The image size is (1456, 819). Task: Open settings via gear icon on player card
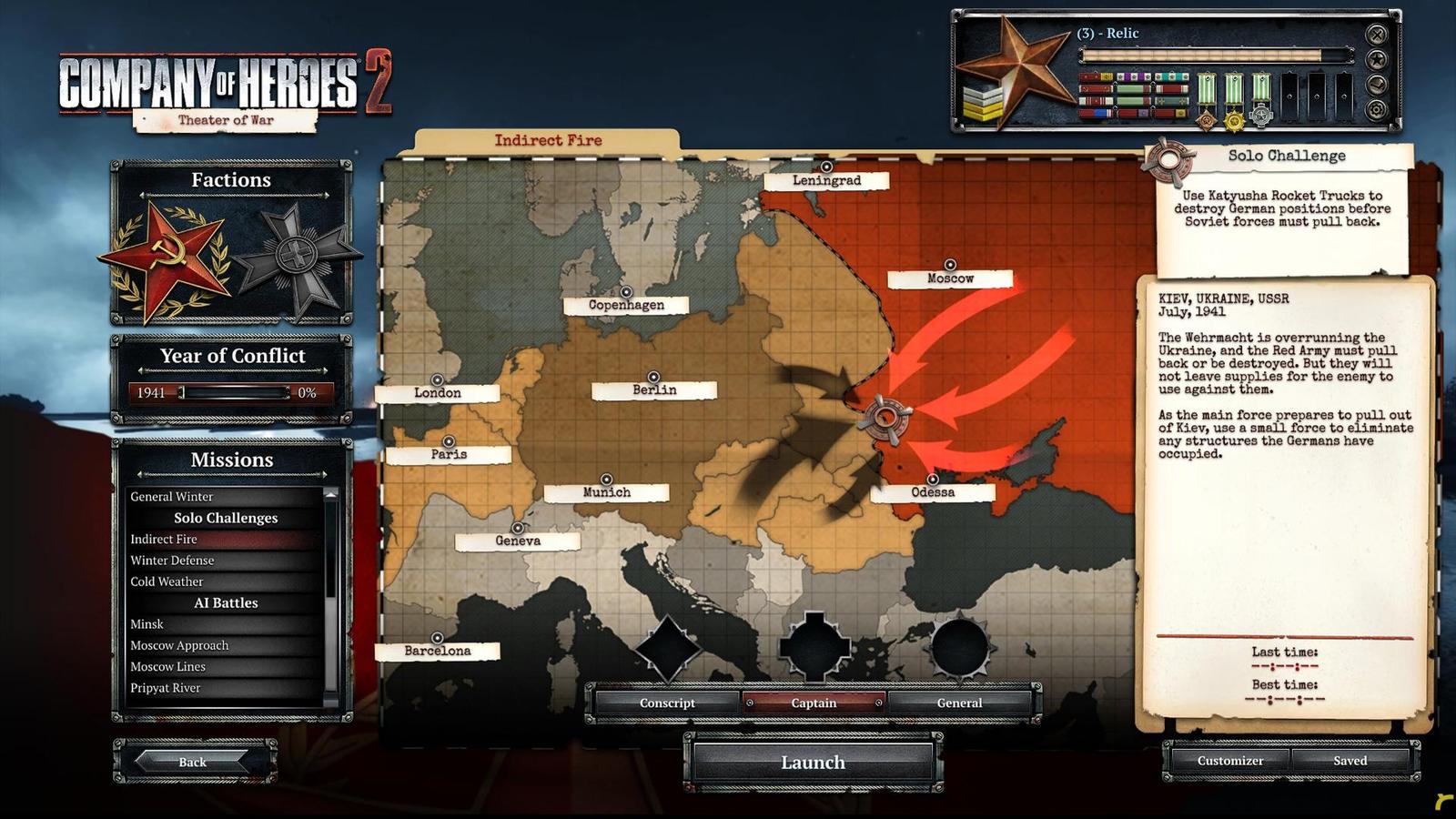point(1377,110)
